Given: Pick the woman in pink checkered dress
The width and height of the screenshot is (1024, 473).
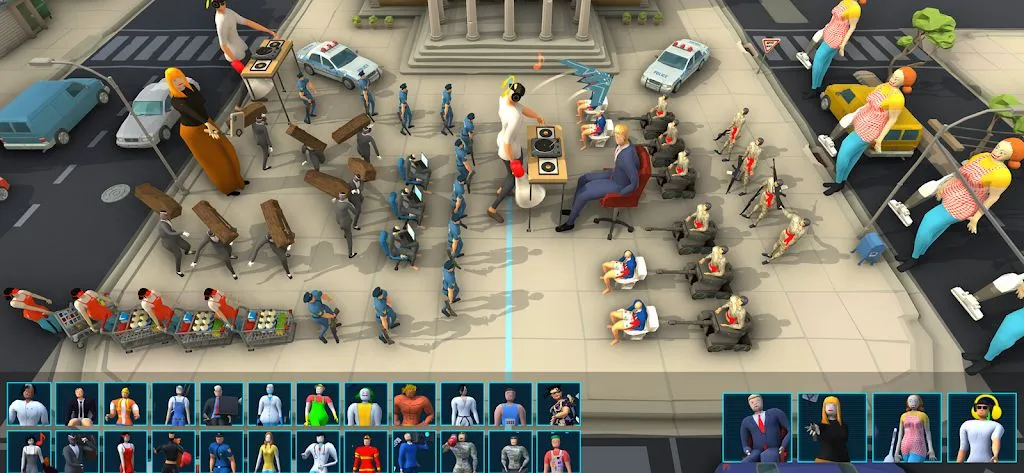Looking at the screenshot, I should [x=906, y=427].
